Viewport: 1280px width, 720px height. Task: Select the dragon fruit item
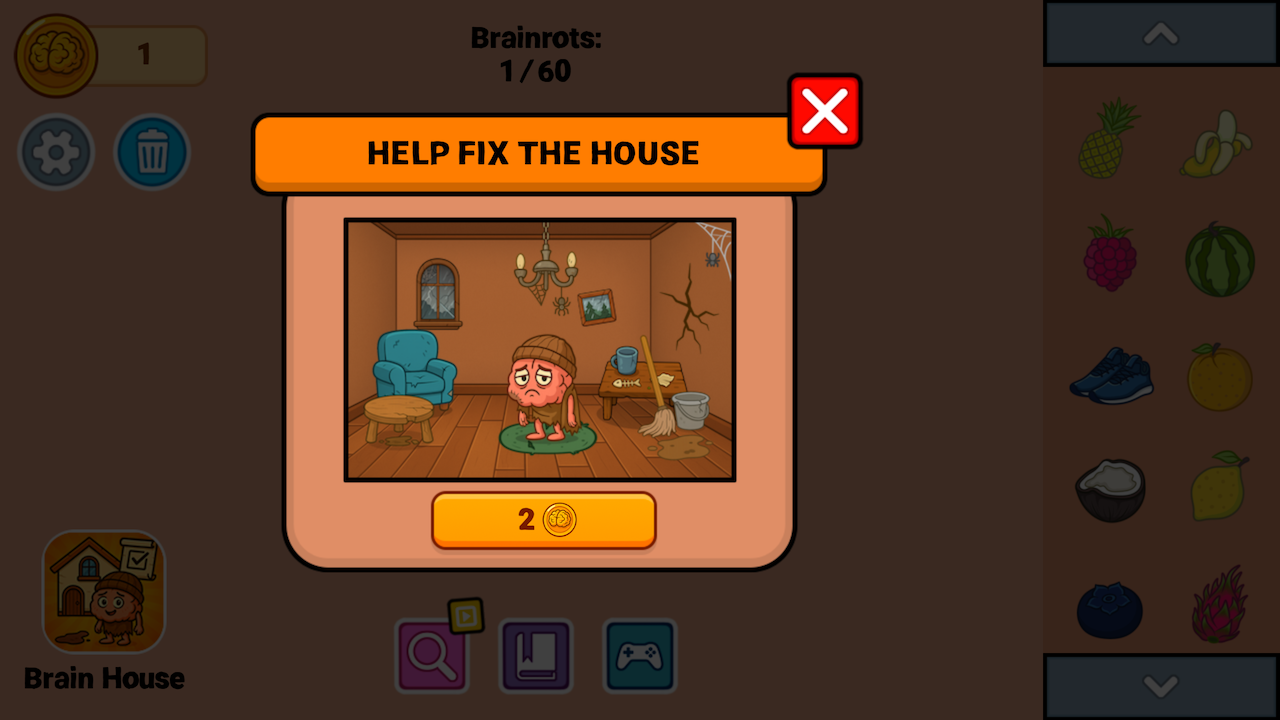(1219, 605)
